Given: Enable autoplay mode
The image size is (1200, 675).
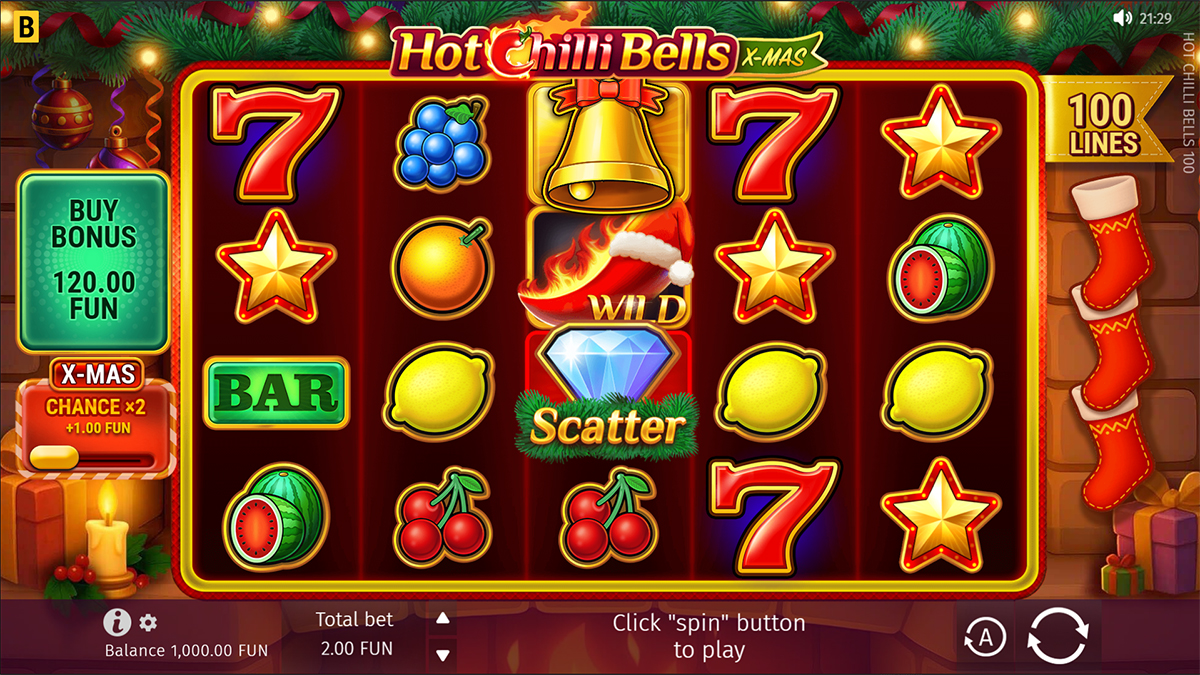Looking at the screenshot, I should pos(984,635).
